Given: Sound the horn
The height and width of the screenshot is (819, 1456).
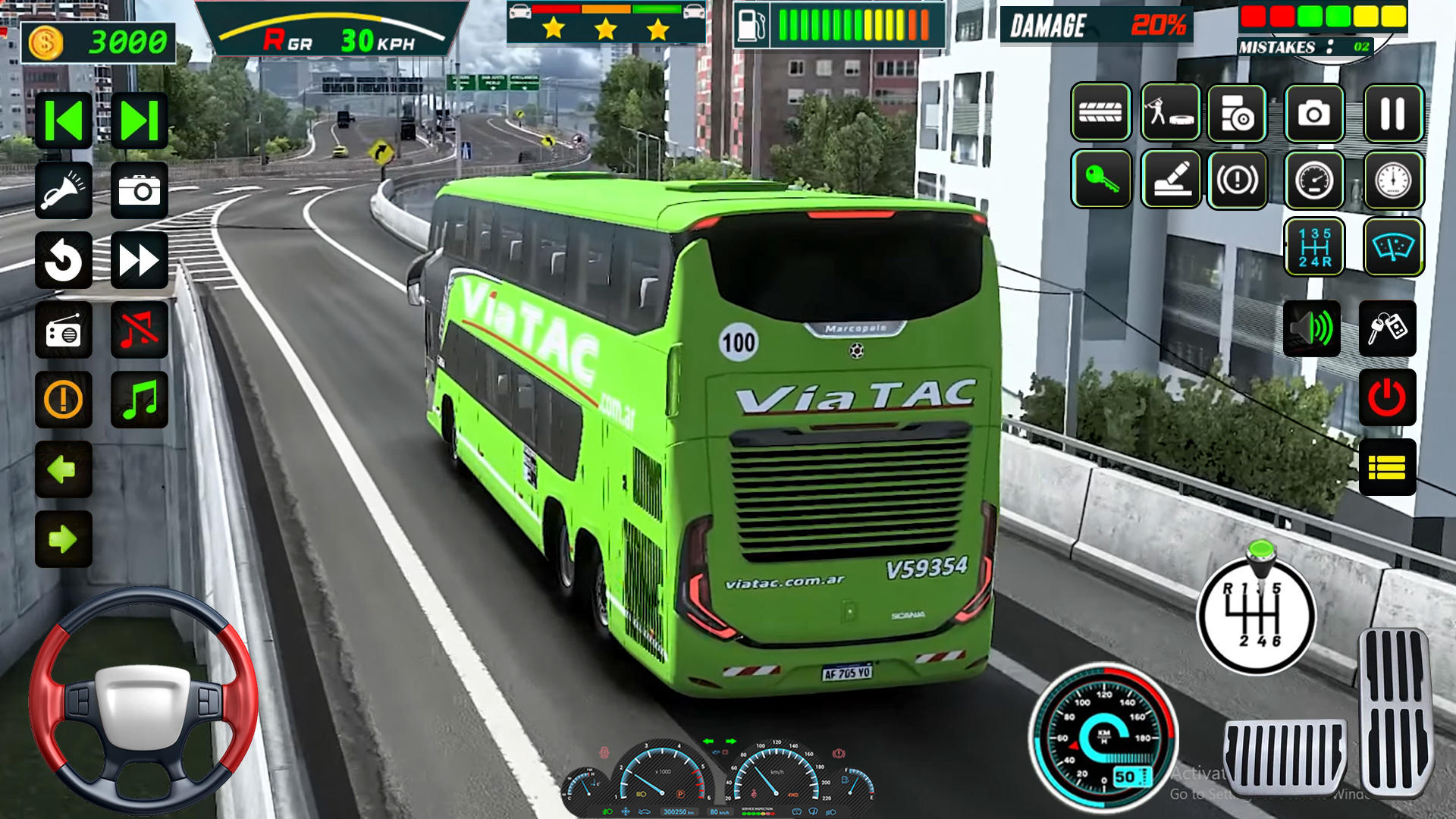Looking at the screenshot, I should (x=64, y=190).
